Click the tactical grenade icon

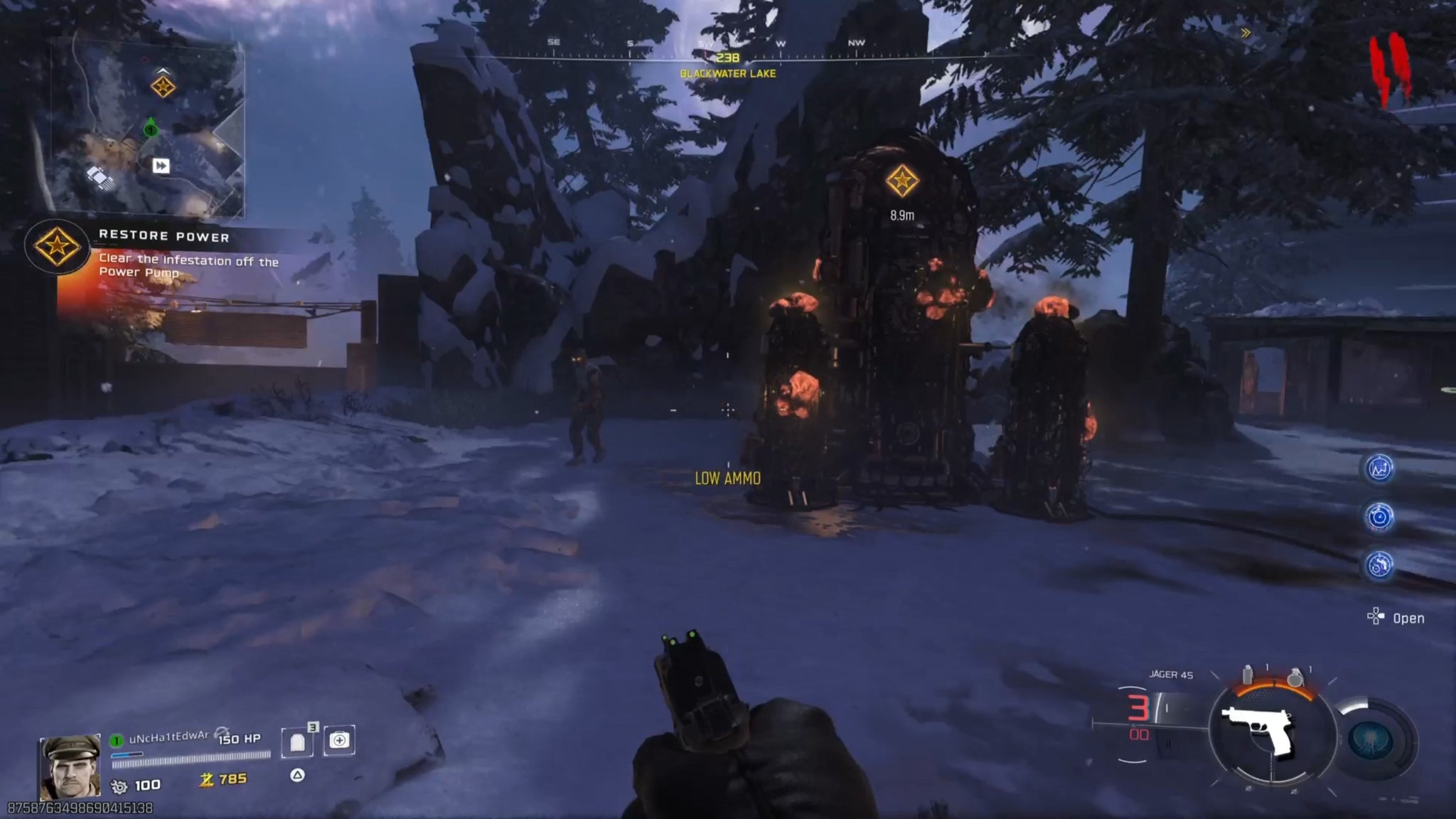[1248, 675]
